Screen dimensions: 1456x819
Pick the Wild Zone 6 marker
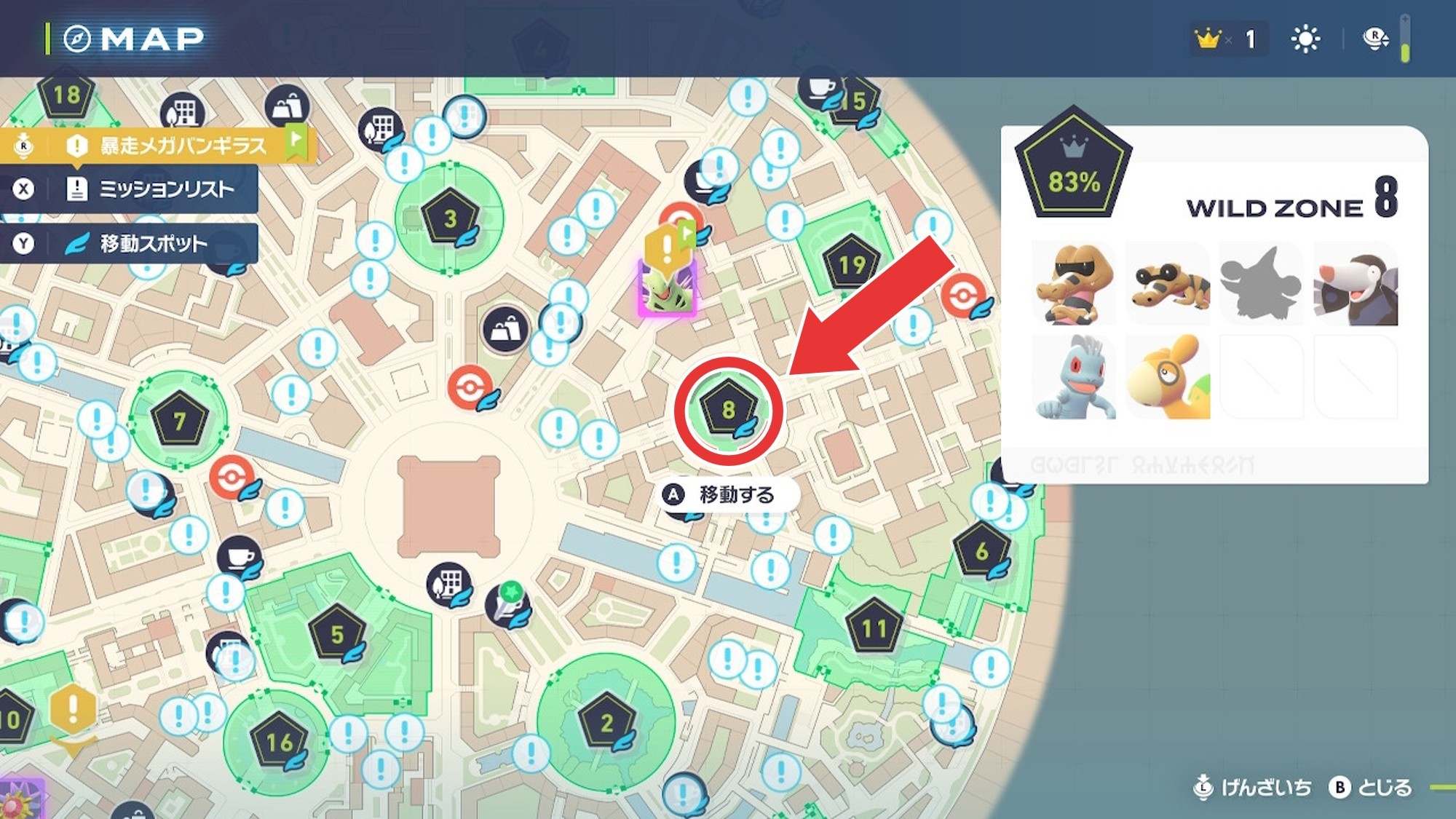[x=981, y=551]
